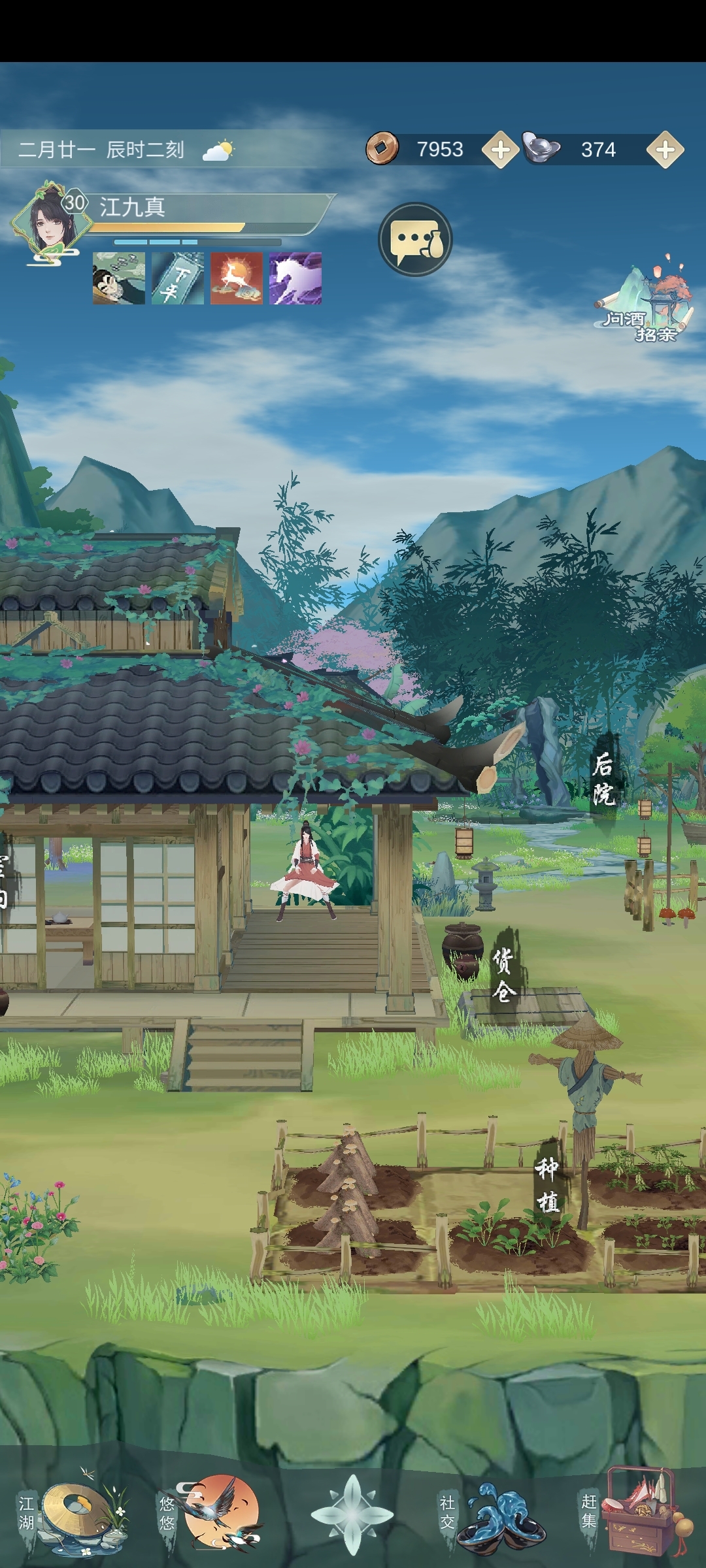View the white deer sun buff icon

[x=237, y=279]
